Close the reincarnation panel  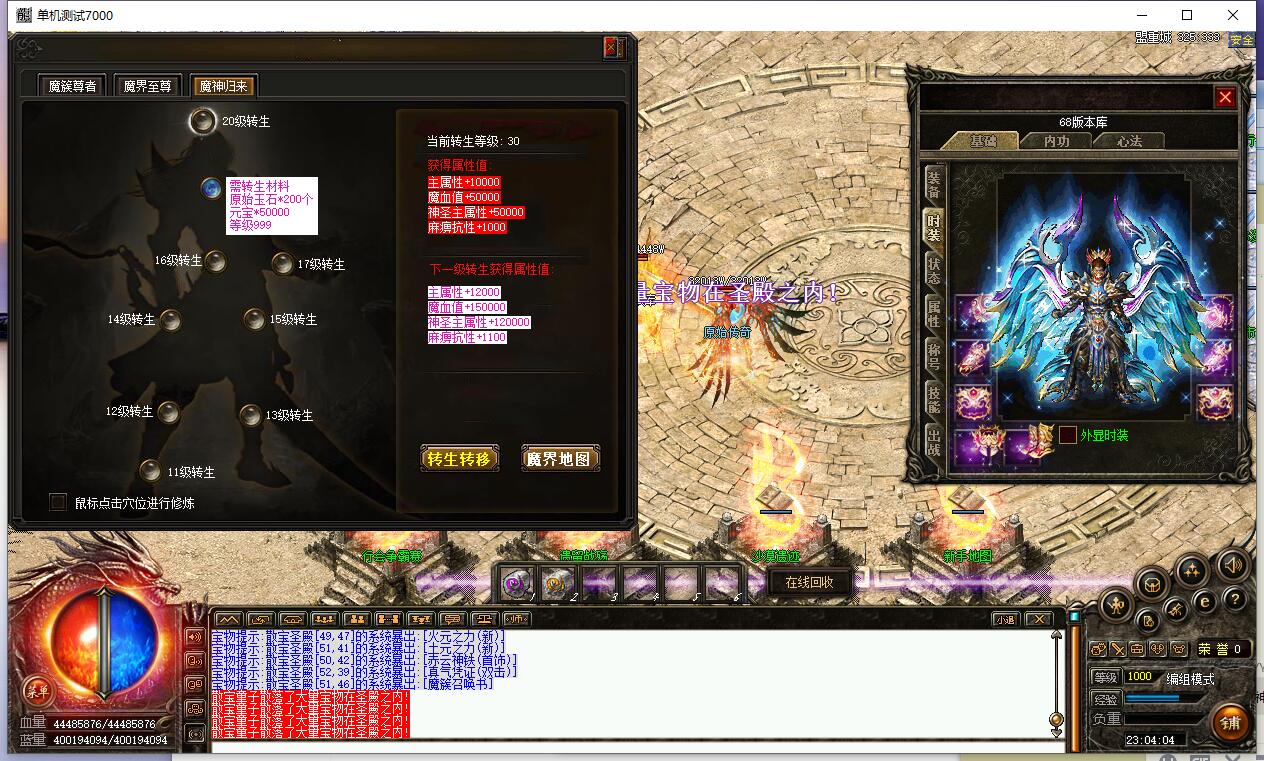[x=612, y=48]
